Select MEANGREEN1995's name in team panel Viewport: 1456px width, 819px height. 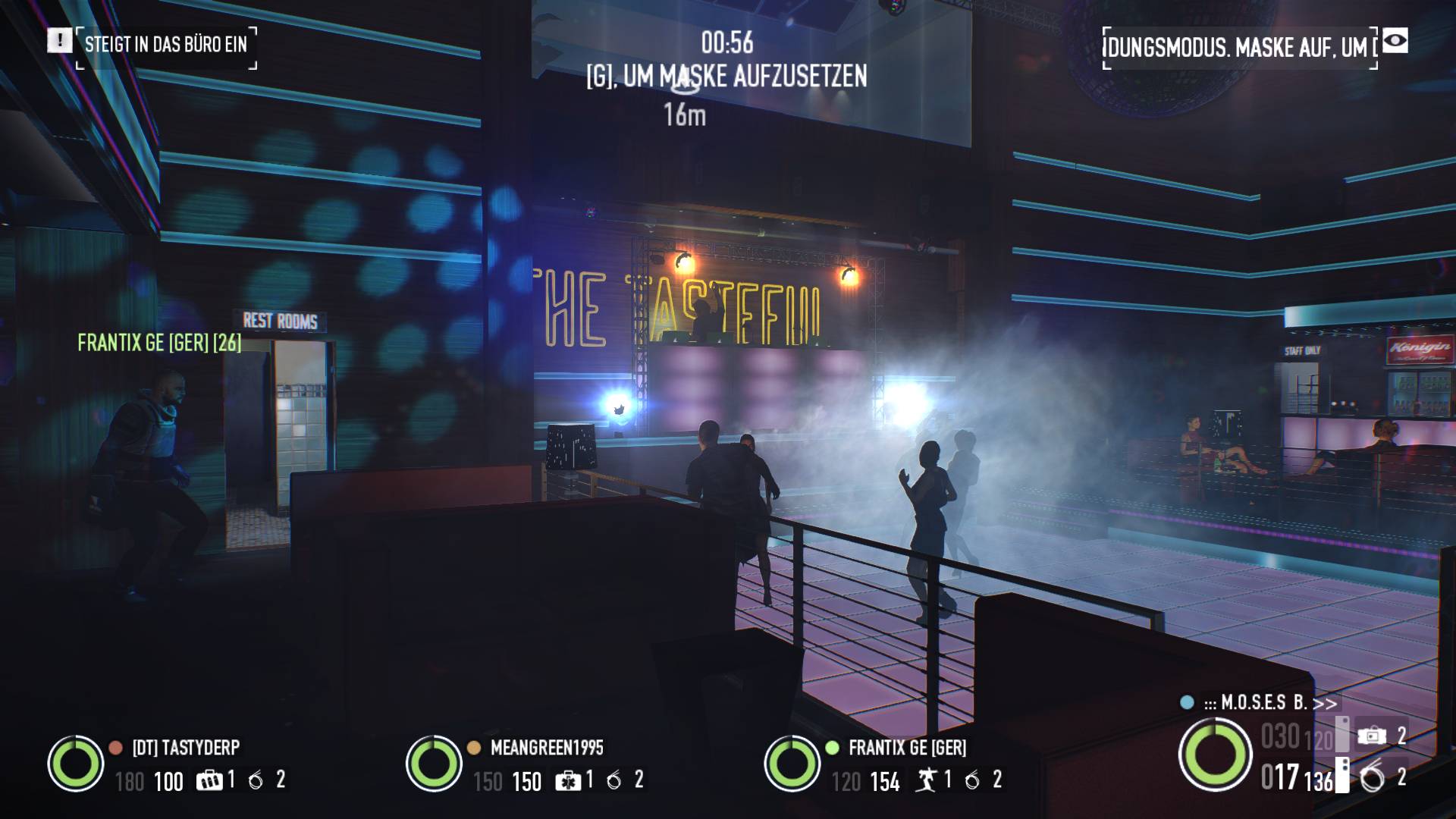pos(547,748)
